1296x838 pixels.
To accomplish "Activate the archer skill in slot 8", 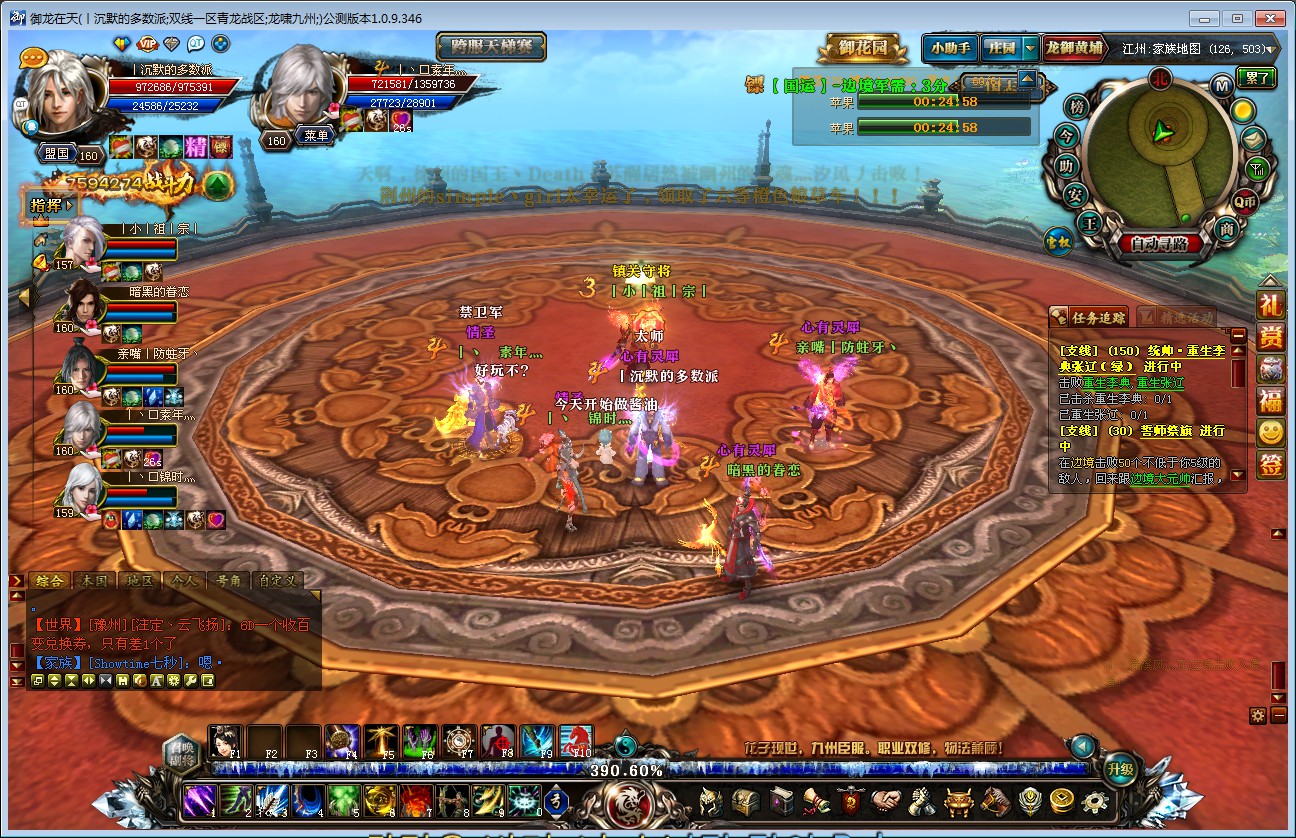I will click(451, 801).
